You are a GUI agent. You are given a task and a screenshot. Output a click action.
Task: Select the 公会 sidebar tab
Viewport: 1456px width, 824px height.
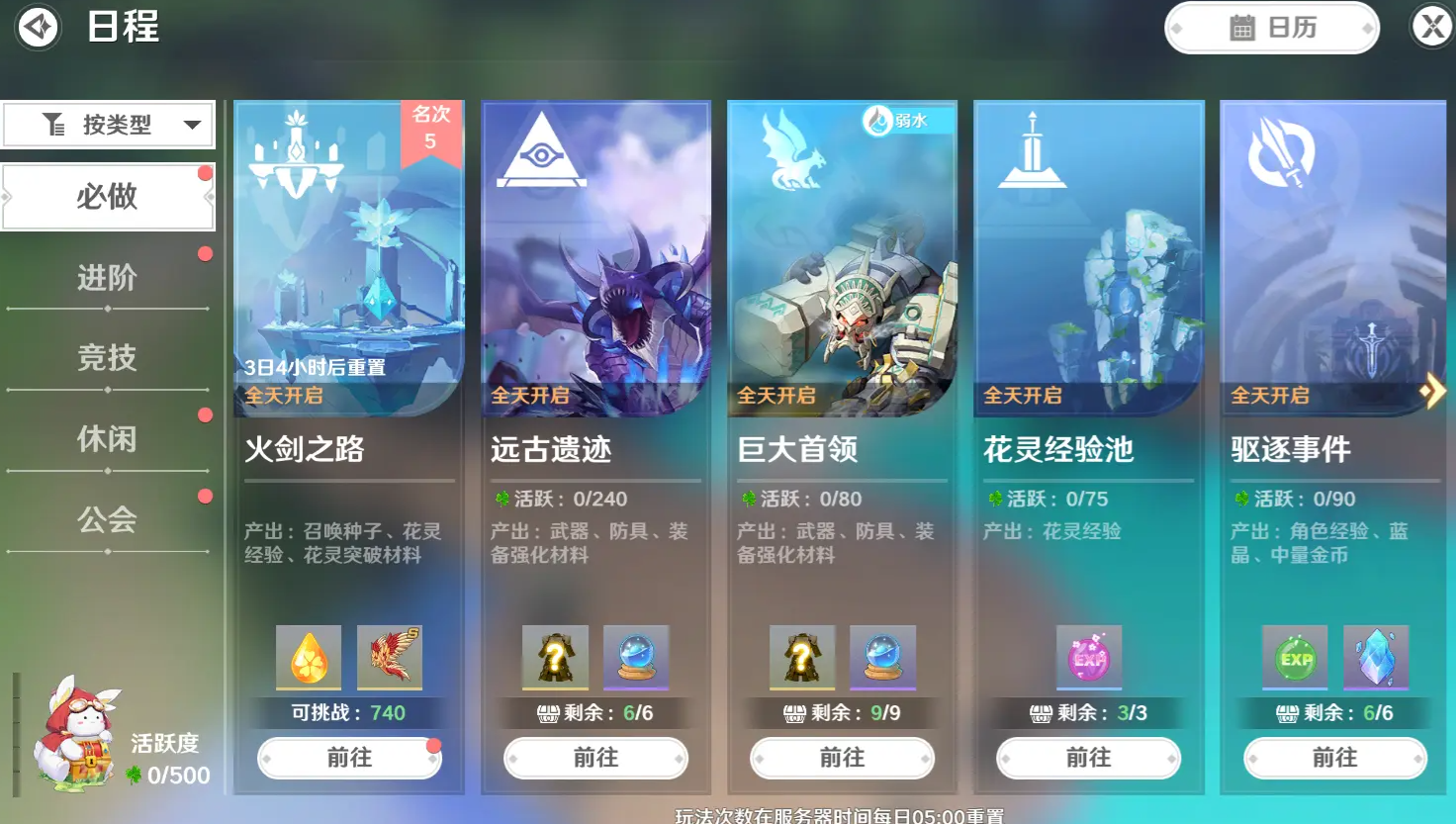click(107, 519)
